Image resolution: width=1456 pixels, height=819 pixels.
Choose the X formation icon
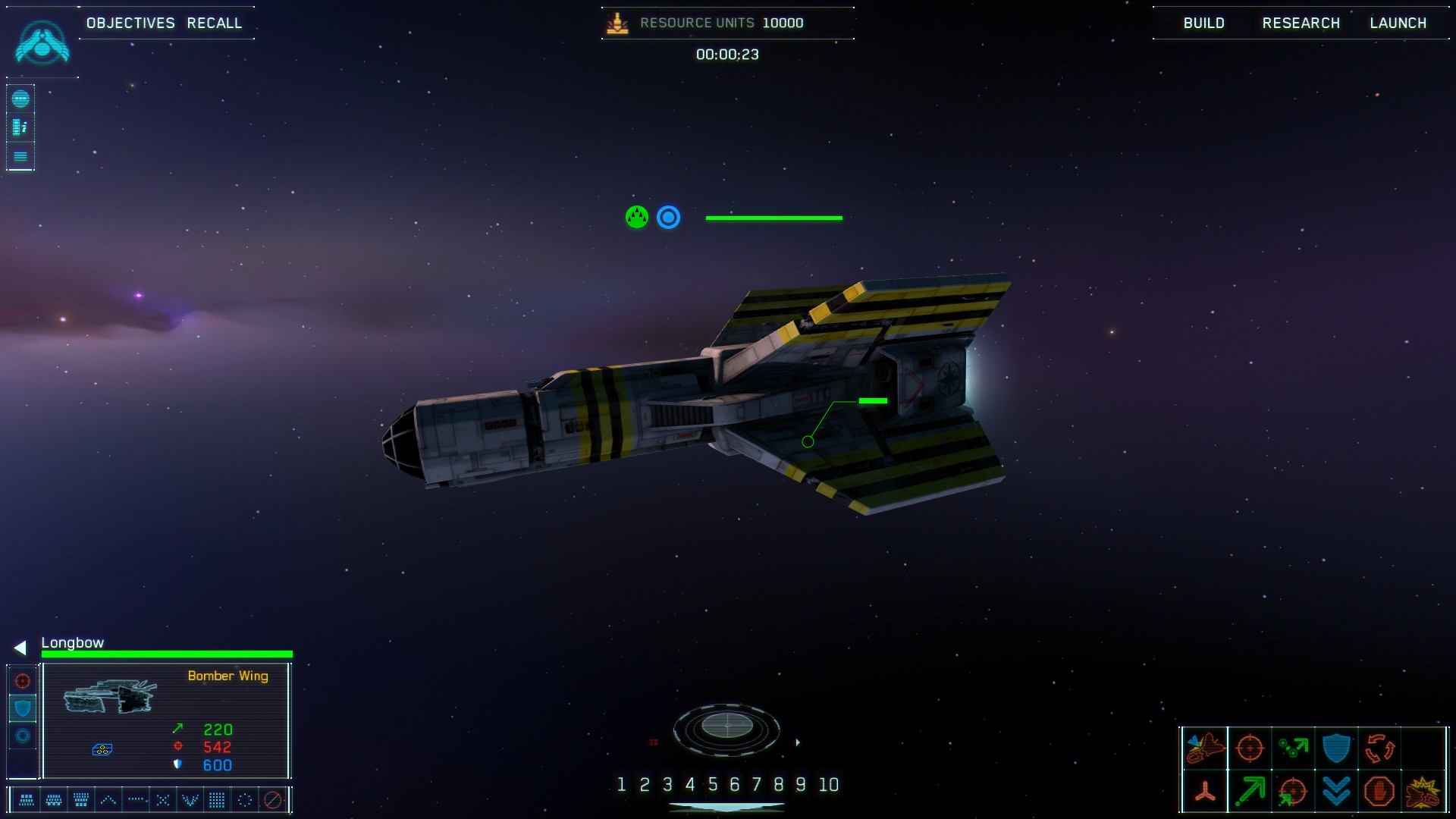(163, 800)
